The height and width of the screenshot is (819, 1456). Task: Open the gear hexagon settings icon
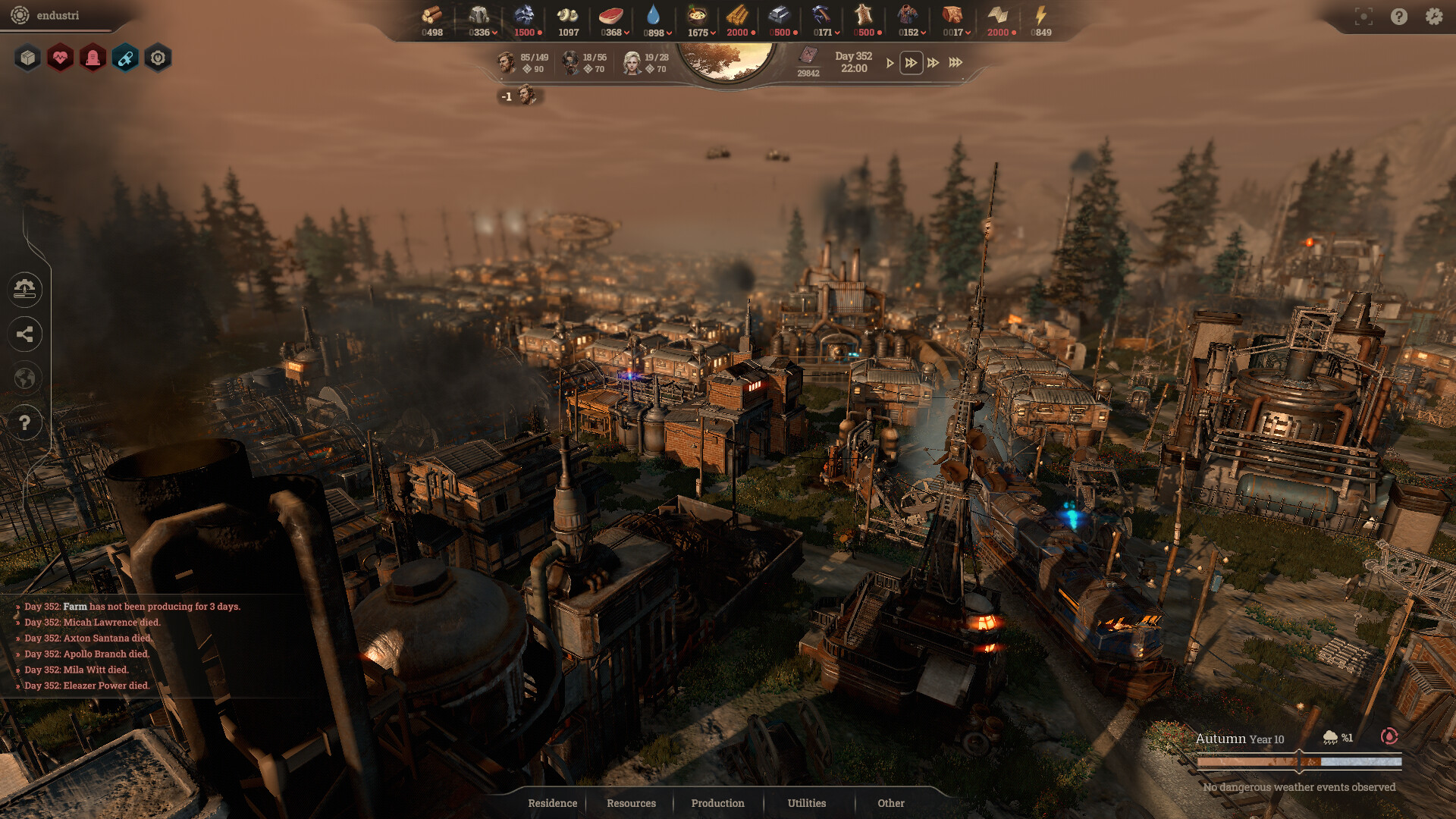pyautogui.click(x=157, y=58)
